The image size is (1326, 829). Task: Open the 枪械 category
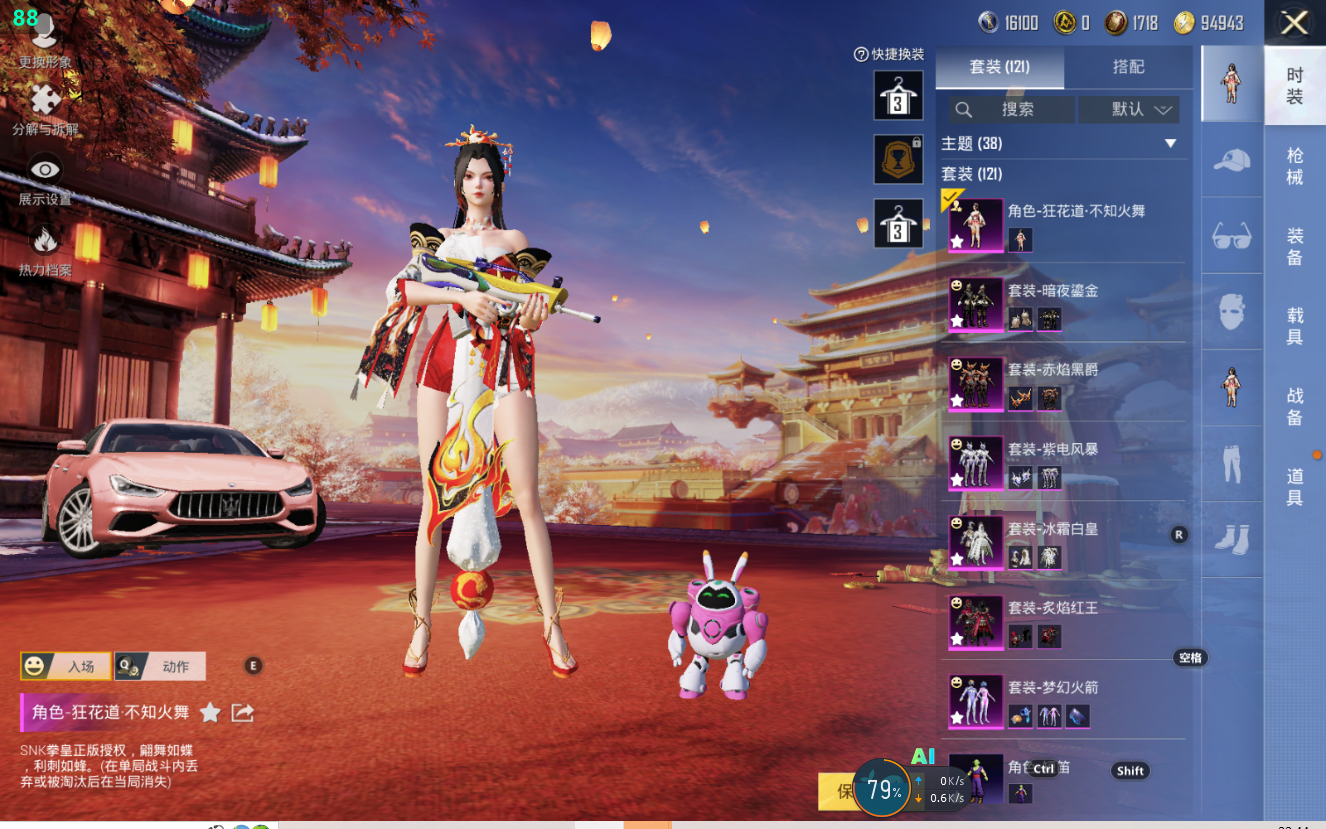pos(1294,166)
